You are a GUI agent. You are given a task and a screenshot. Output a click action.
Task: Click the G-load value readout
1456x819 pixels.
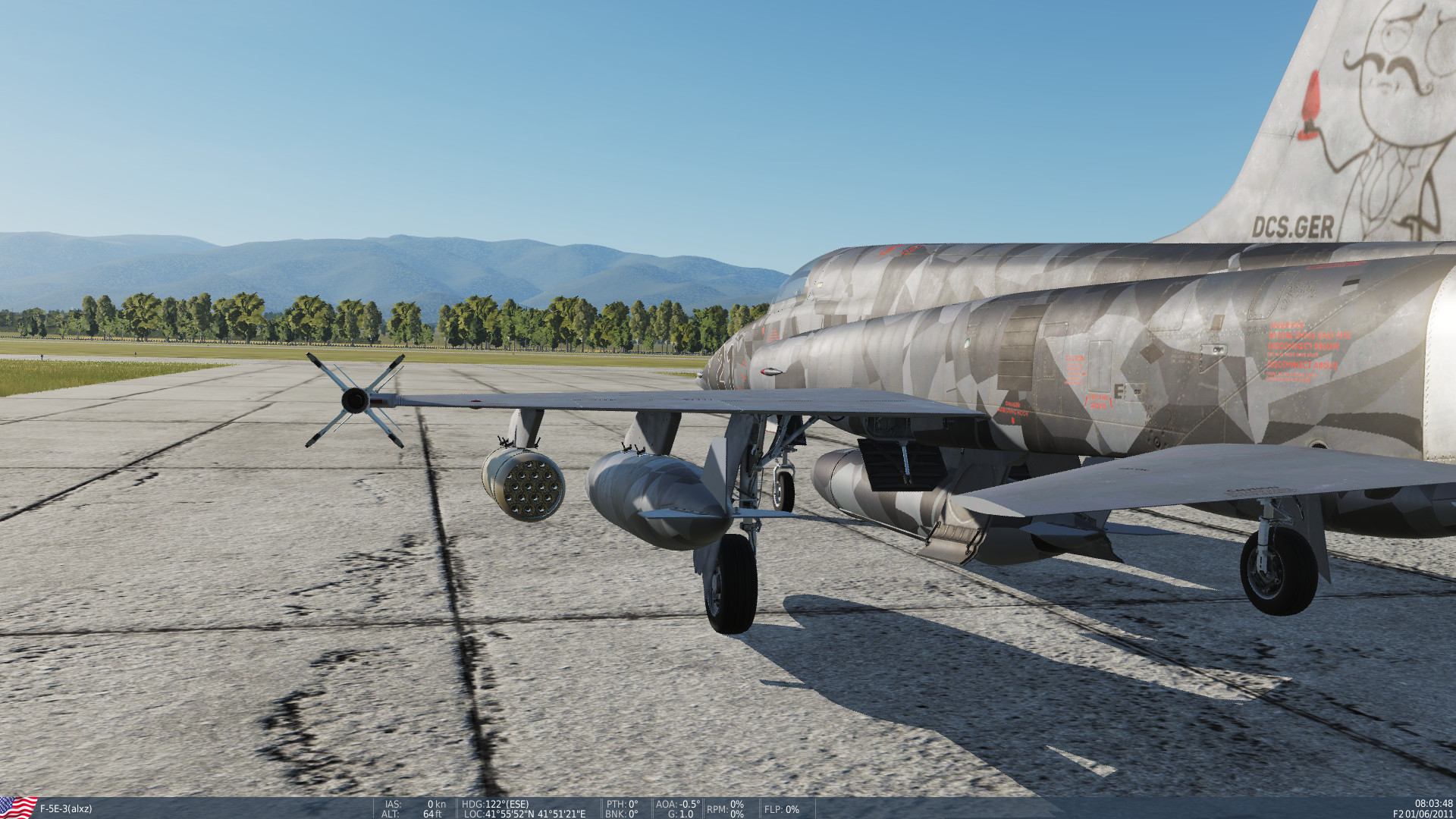pyautogui.click(x=681, y=813)
